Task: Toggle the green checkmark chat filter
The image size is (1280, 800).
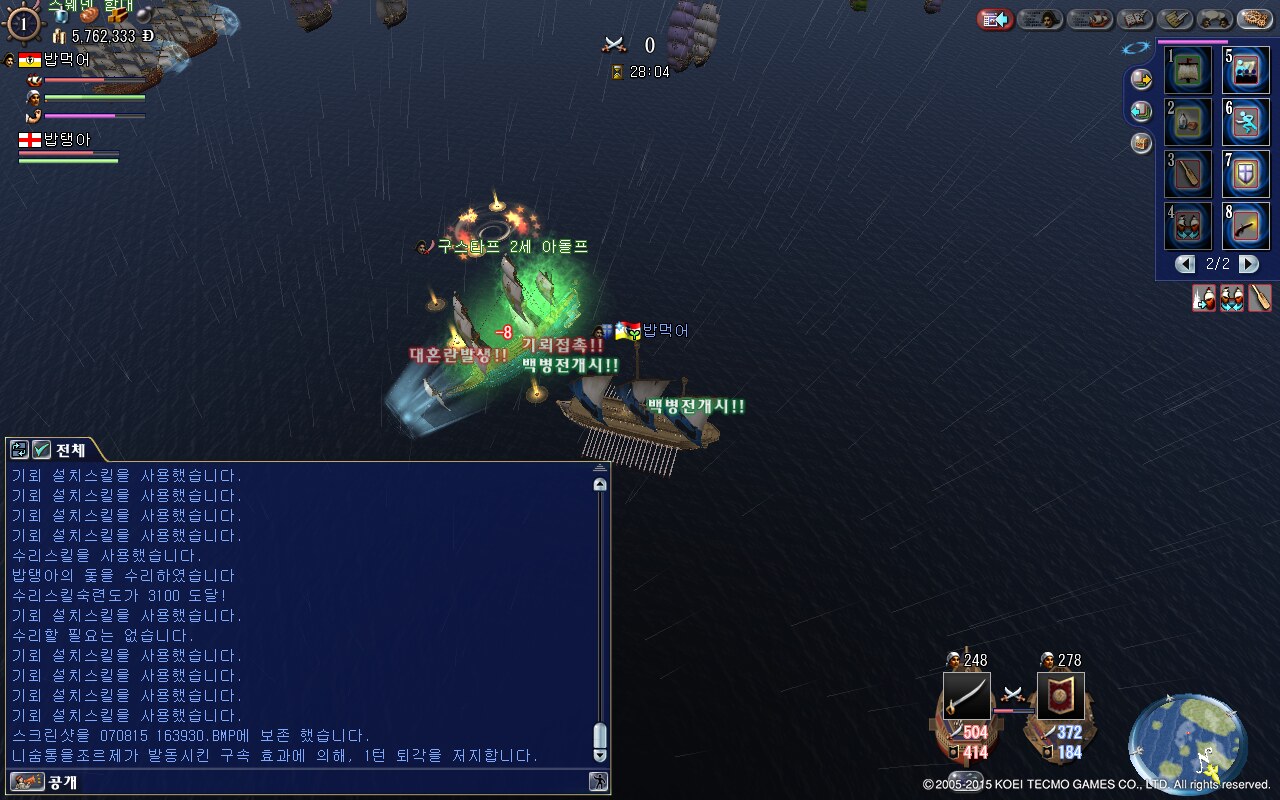Action: [41, 450]
